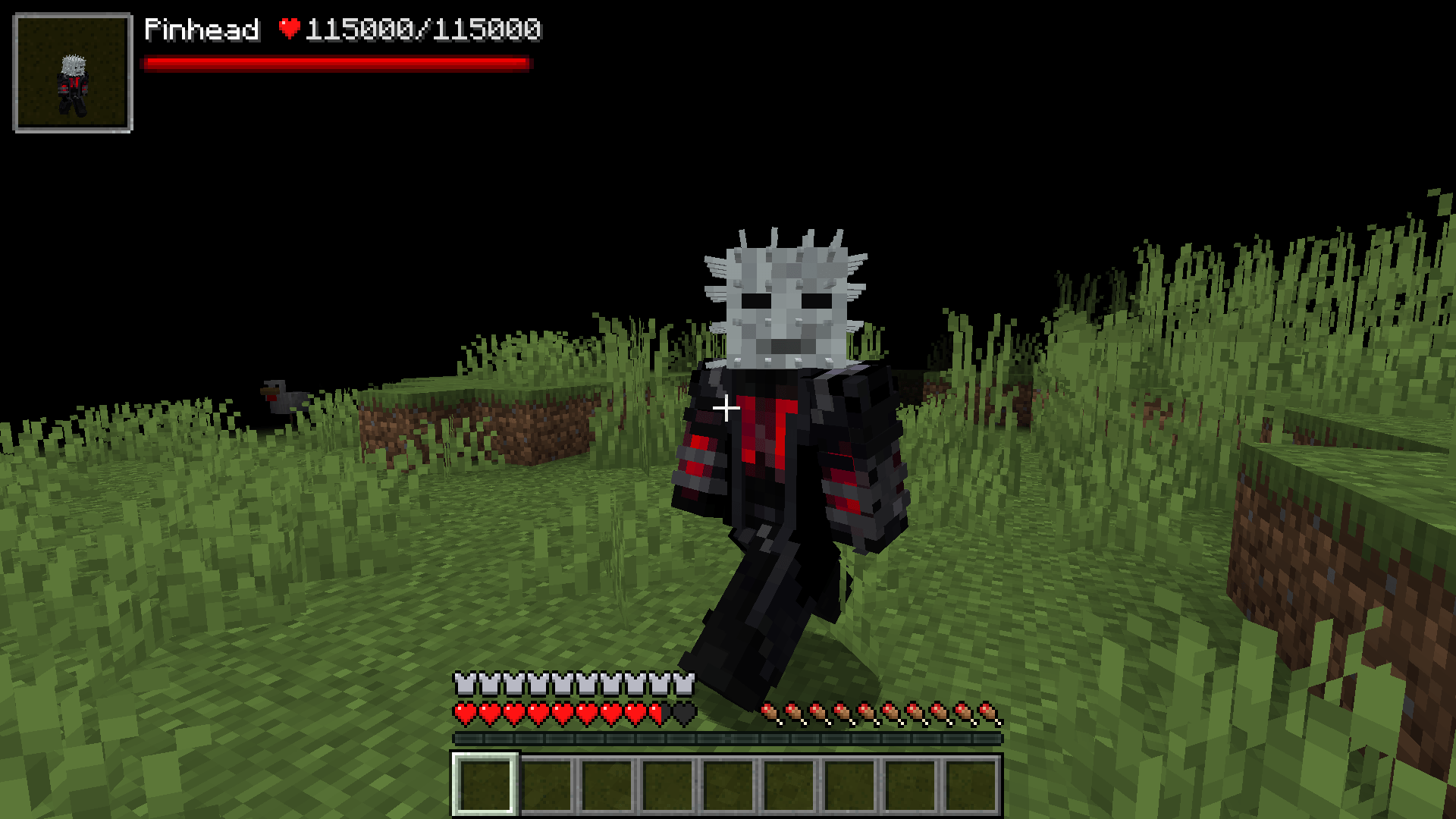Click the red symbol on Pinhead's chest
The image size is (1456, 819).
coord(766,428)
